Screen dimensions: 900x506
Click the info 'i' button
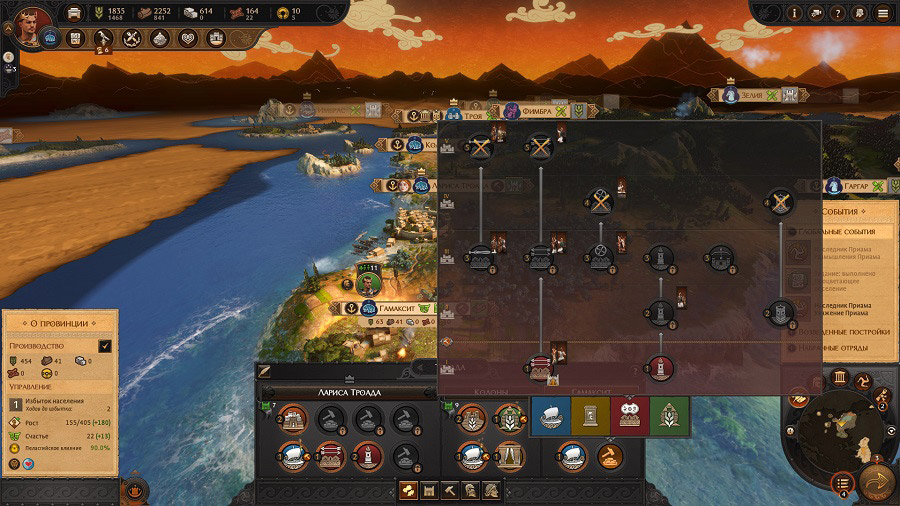point(794,13)
